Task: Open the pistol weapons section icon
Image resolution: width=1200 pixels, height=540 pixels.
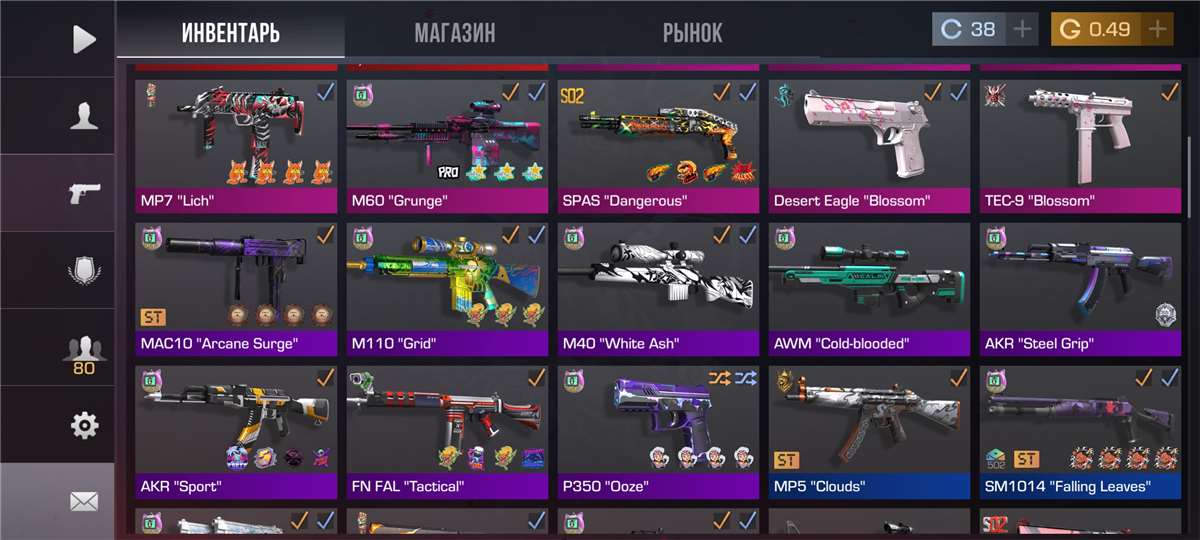Action: coord(84,193)
